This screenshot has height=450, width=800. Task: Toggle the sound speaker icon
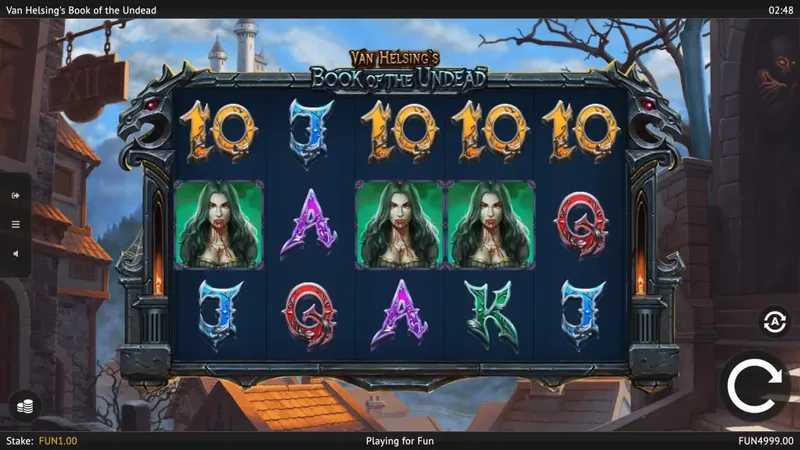[15, 253]
